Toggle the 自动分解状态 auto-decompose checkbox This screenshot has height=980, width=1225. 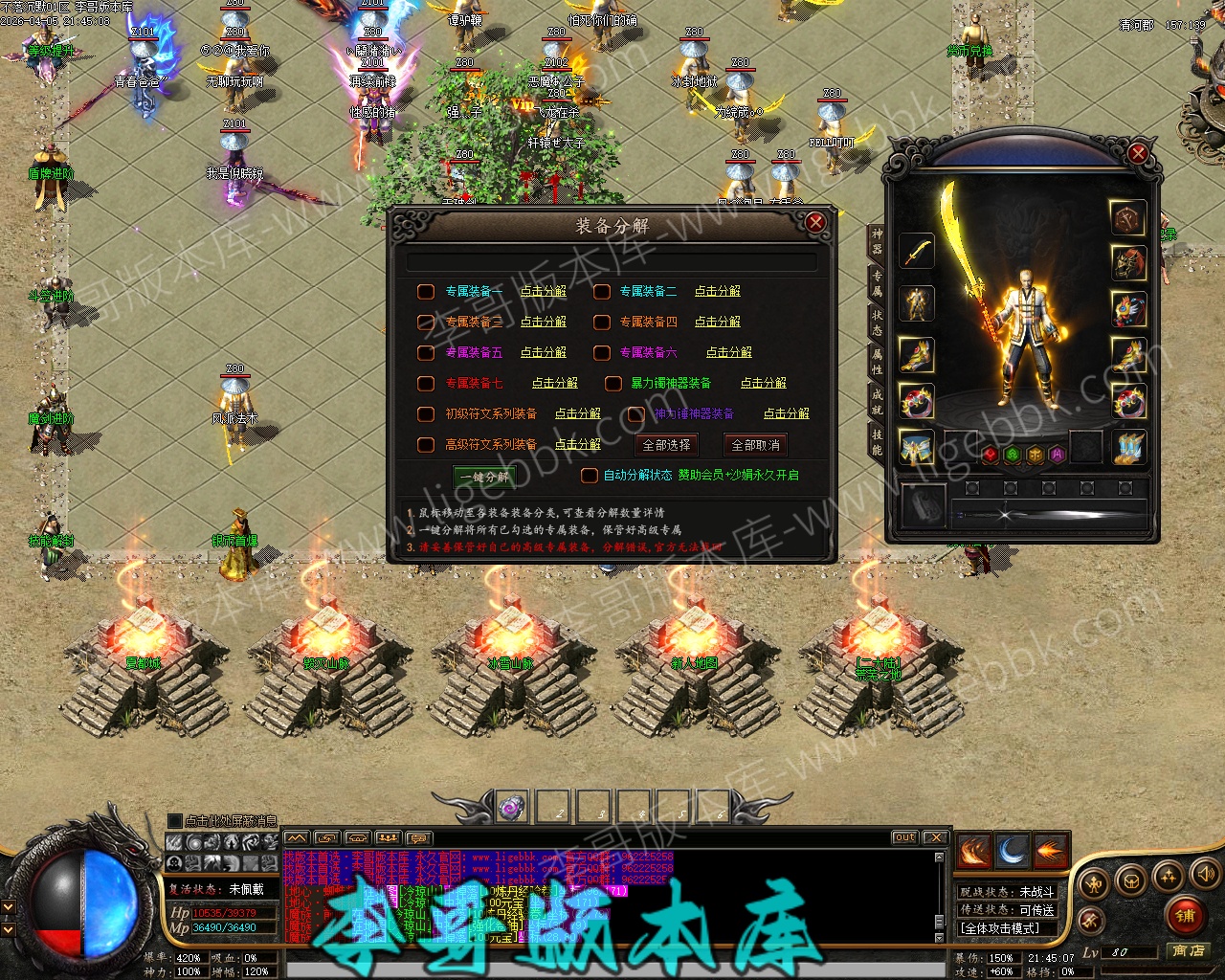590,475
